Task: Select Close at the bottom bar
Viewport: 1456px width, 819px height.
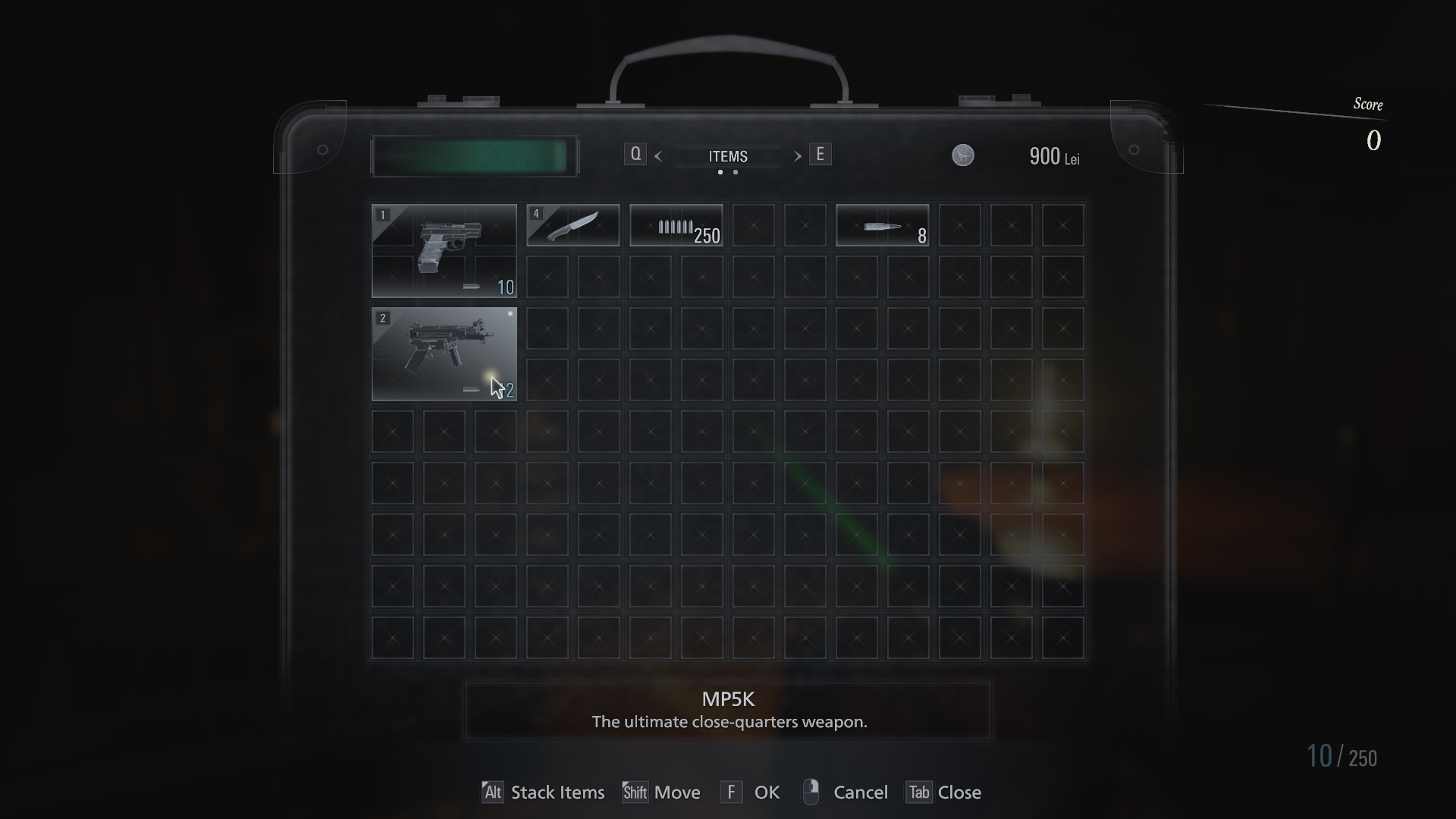Action: [962, 792]
